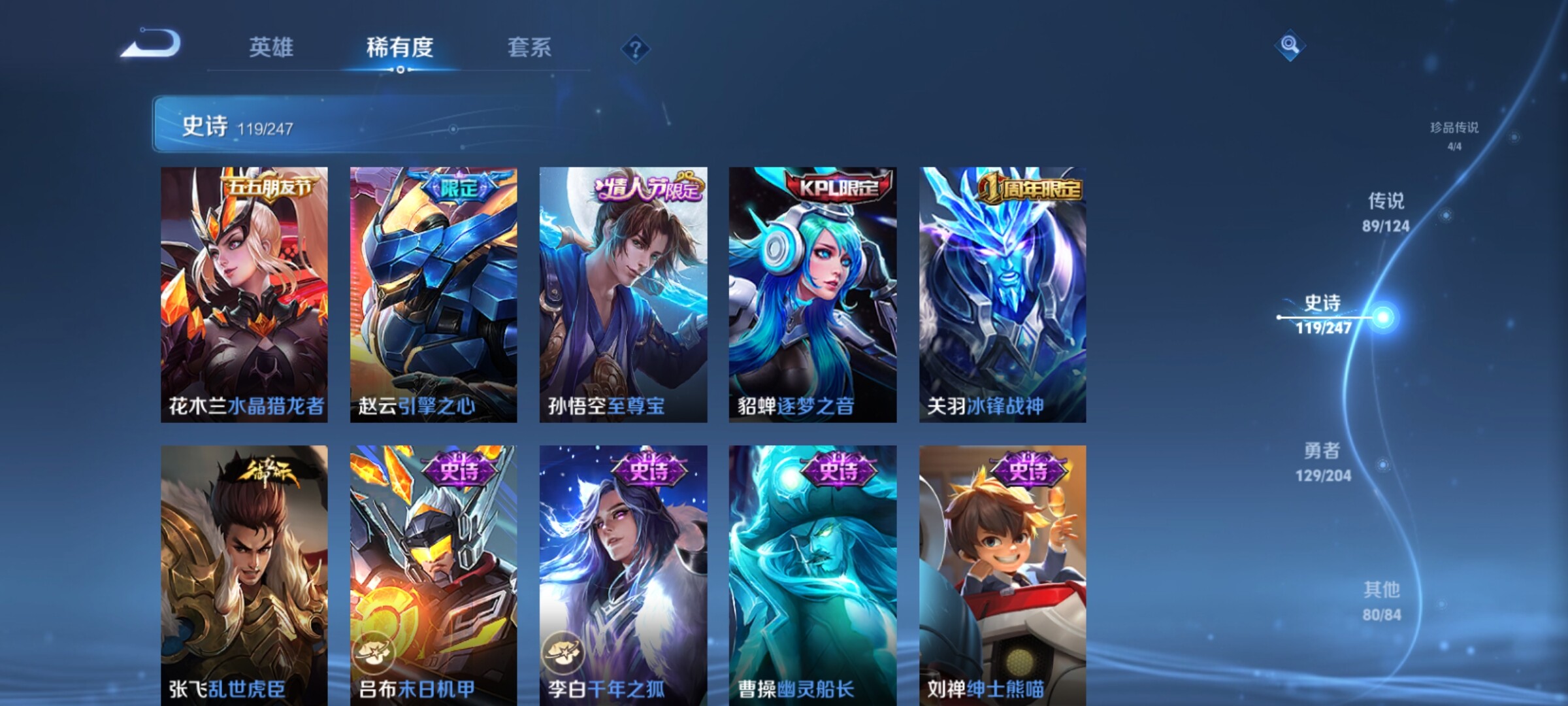Open the question mark help icon
The height and width of the screenshot is (706, 1568).
635,48
